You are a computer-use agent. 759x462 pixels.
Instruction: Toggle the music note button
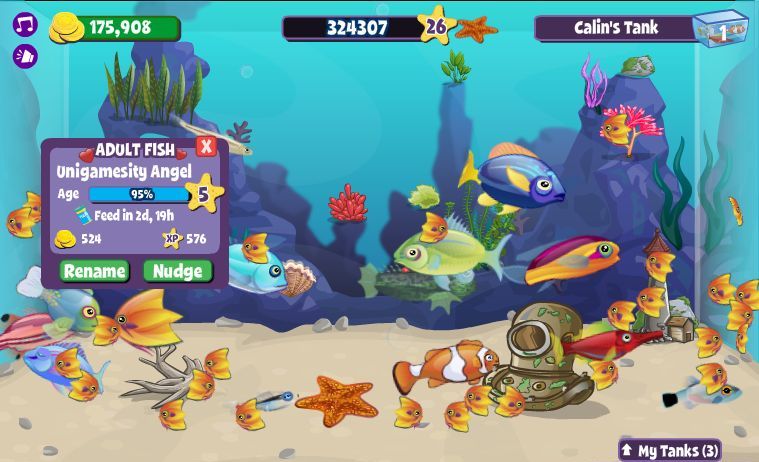[25, 25]
